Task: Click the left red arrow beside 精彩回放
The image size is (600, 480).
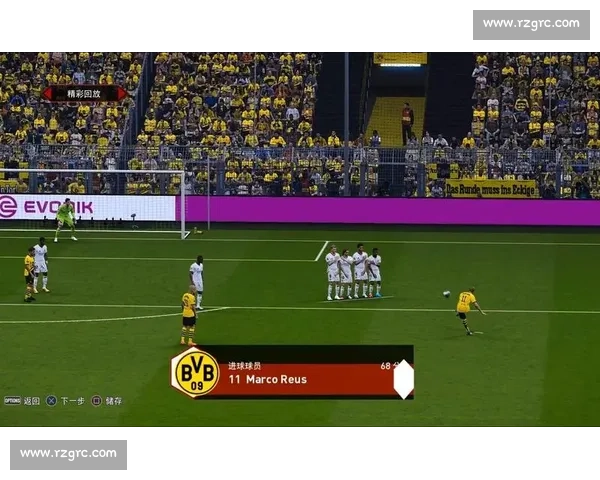Action: pos(47,93)
